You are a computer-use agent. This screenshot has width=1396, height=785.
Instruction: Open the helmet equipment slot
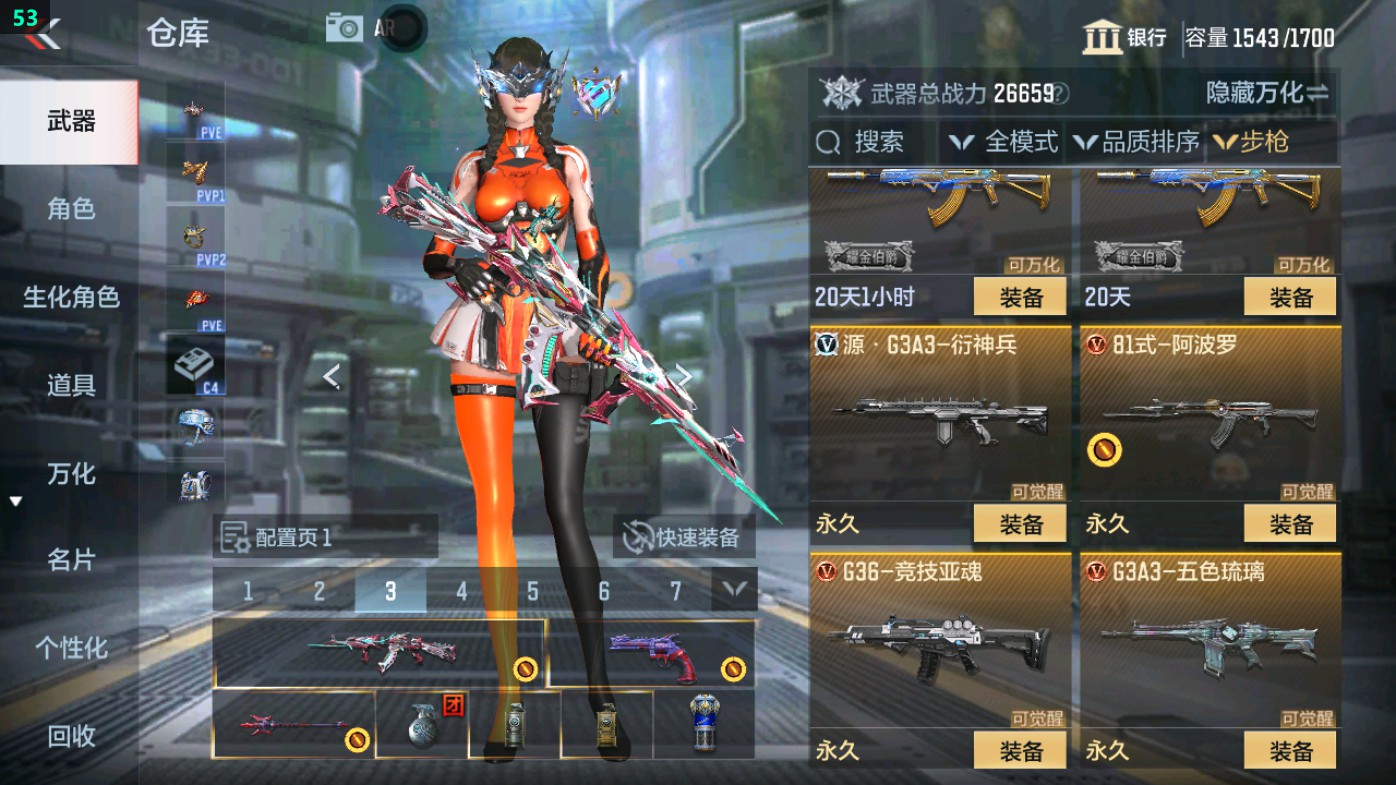[x=195, y=425]
